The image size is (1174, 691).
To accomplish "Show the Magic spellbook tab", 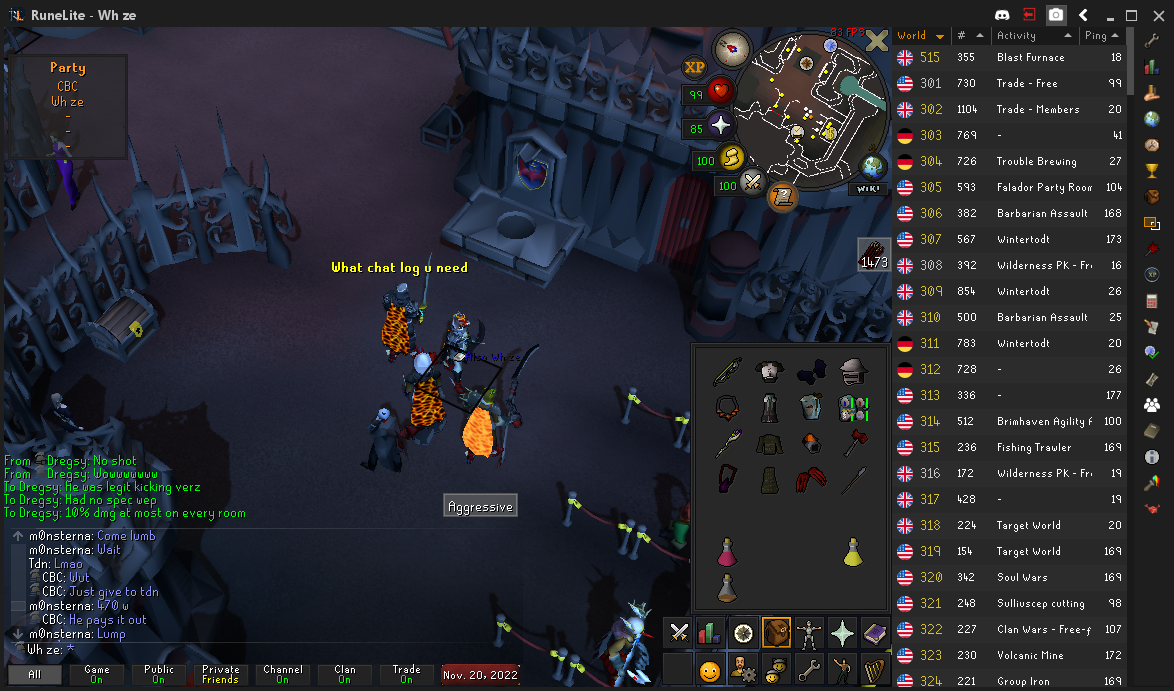I will 874,632.
